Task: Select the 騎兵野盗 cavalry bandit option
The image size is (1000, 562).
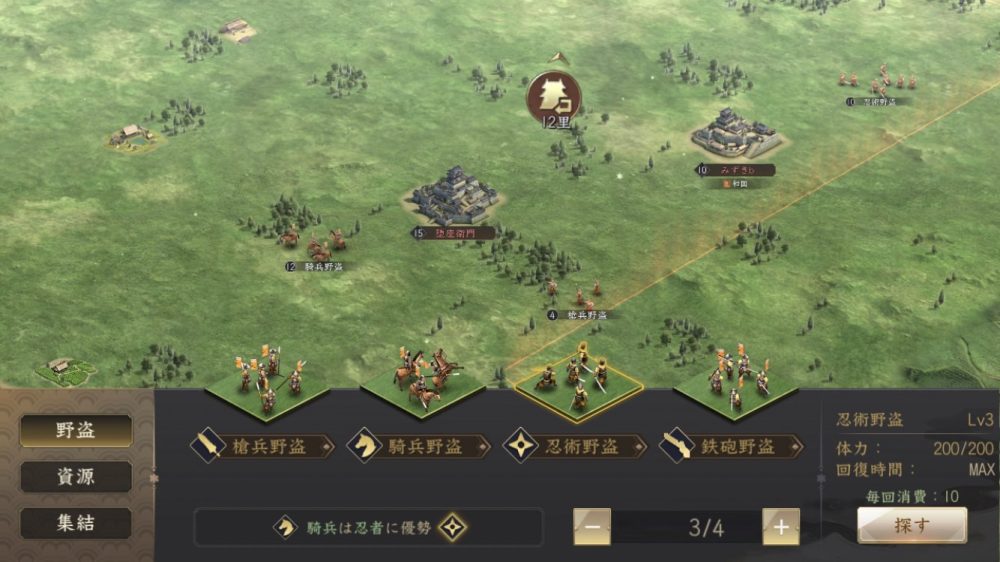Action: coord(418,446)
